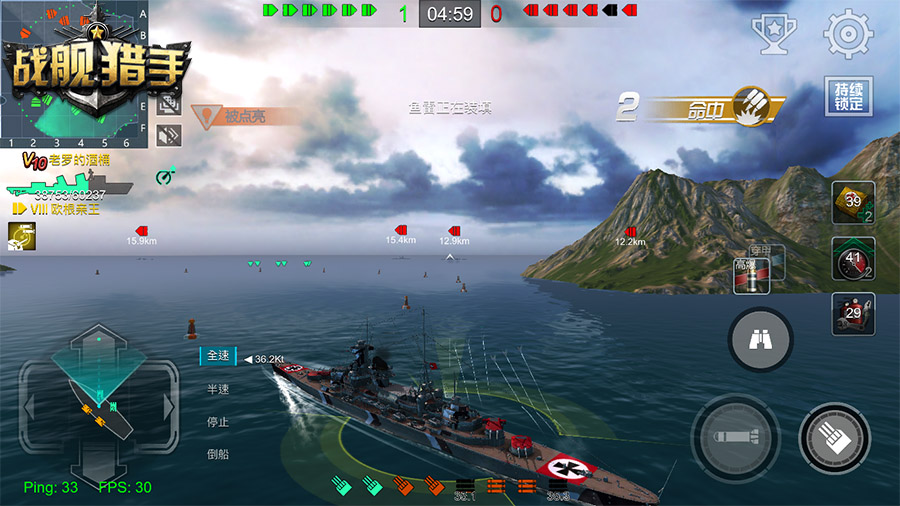Fire the main gun shells
The width and height of the screenshot is (900, 506).
(834, 437)
